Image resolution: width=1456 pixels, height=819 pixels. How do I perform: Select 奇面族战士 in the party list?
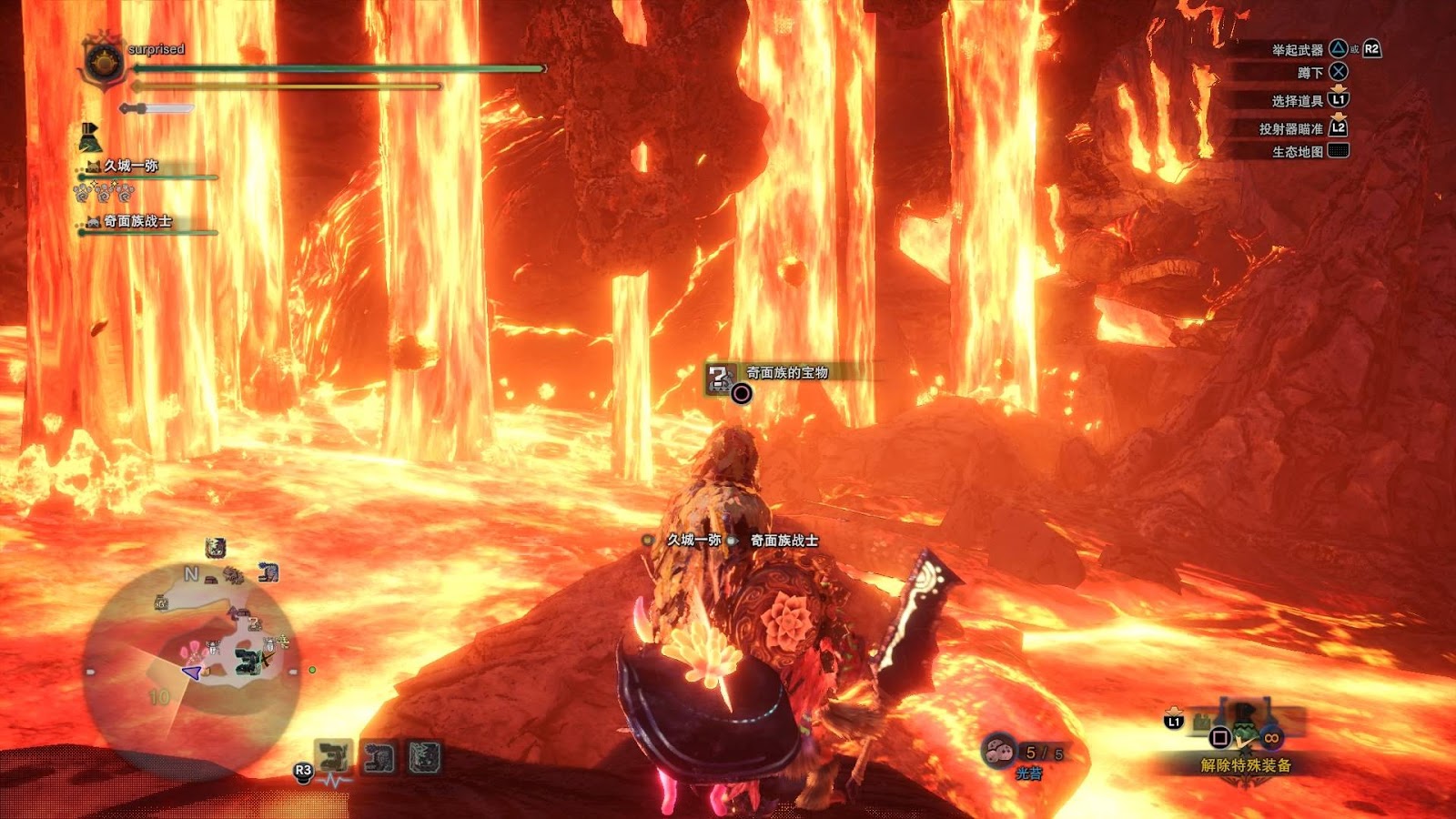[136, 221]
